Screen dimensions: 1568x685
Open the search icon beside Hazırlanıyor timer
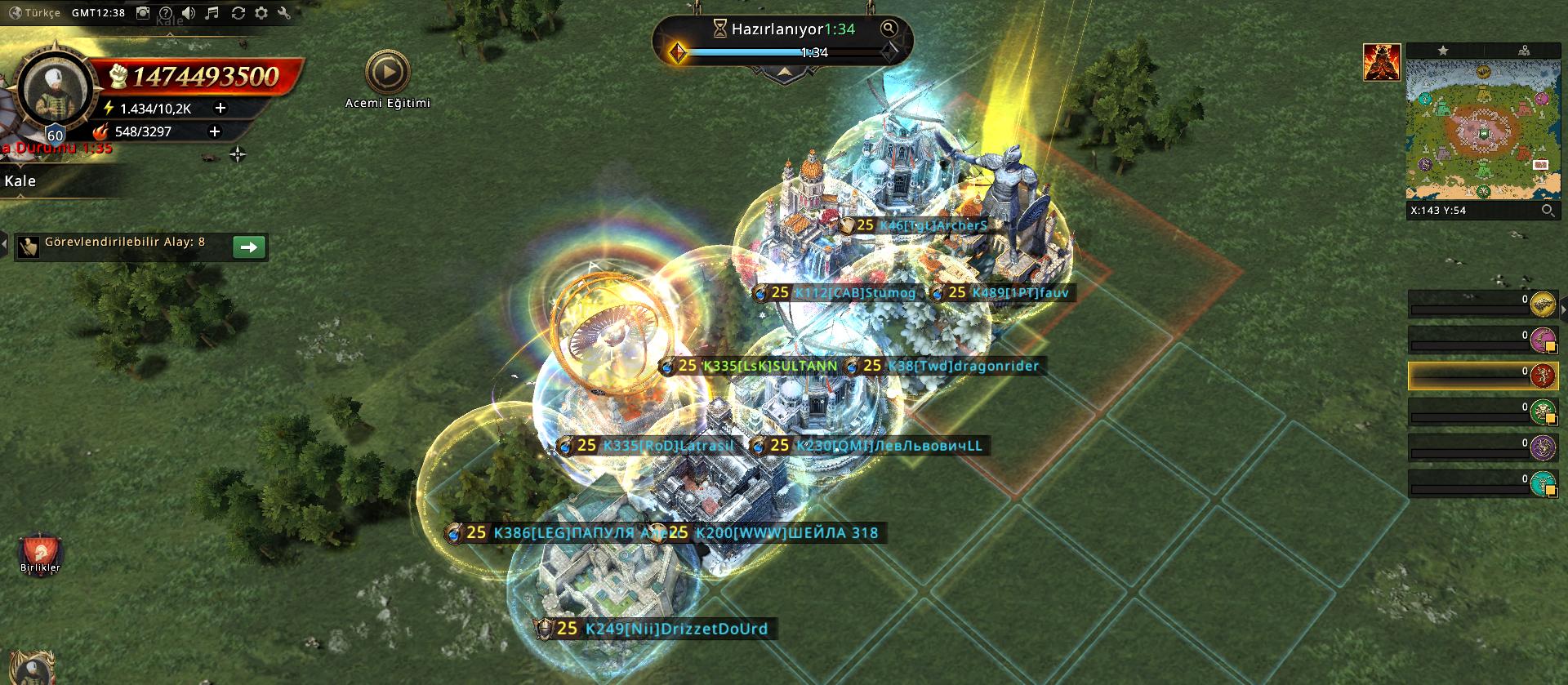point(889,29)
